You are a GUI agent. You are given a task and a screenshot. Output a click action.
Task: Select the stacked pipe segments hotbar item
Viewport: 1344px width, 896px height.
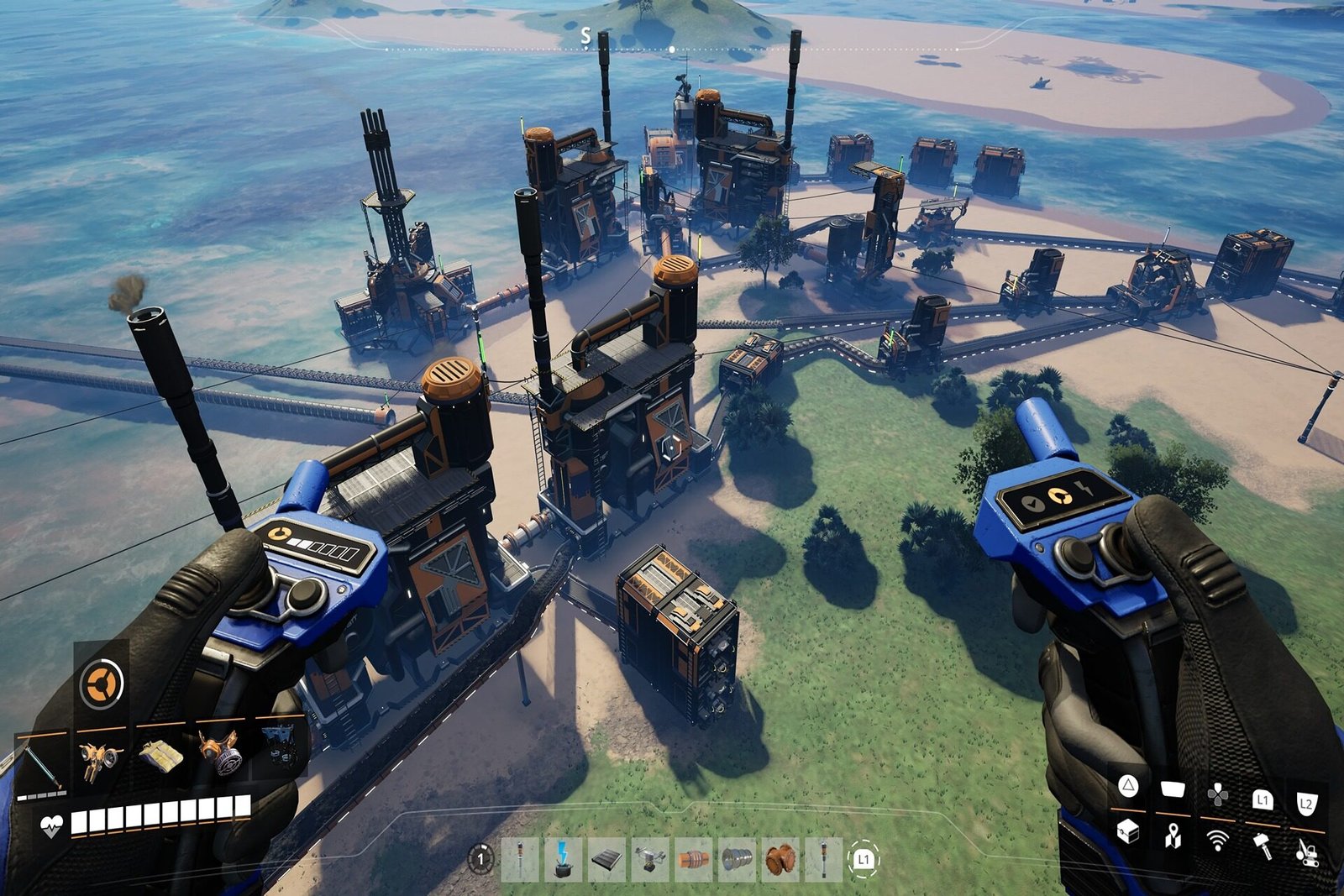click(737, 857)
